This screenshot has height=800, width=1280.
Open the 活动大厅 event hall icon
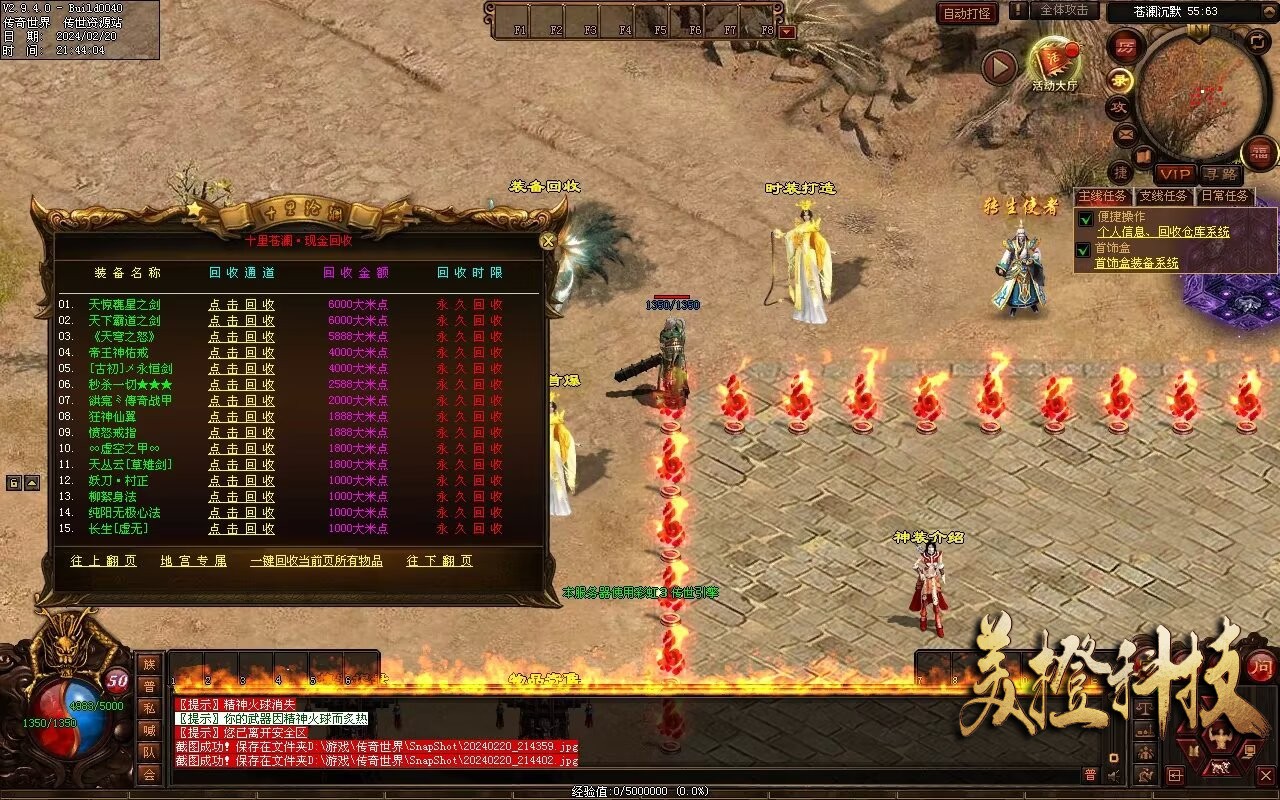[x=1054, y=63]
